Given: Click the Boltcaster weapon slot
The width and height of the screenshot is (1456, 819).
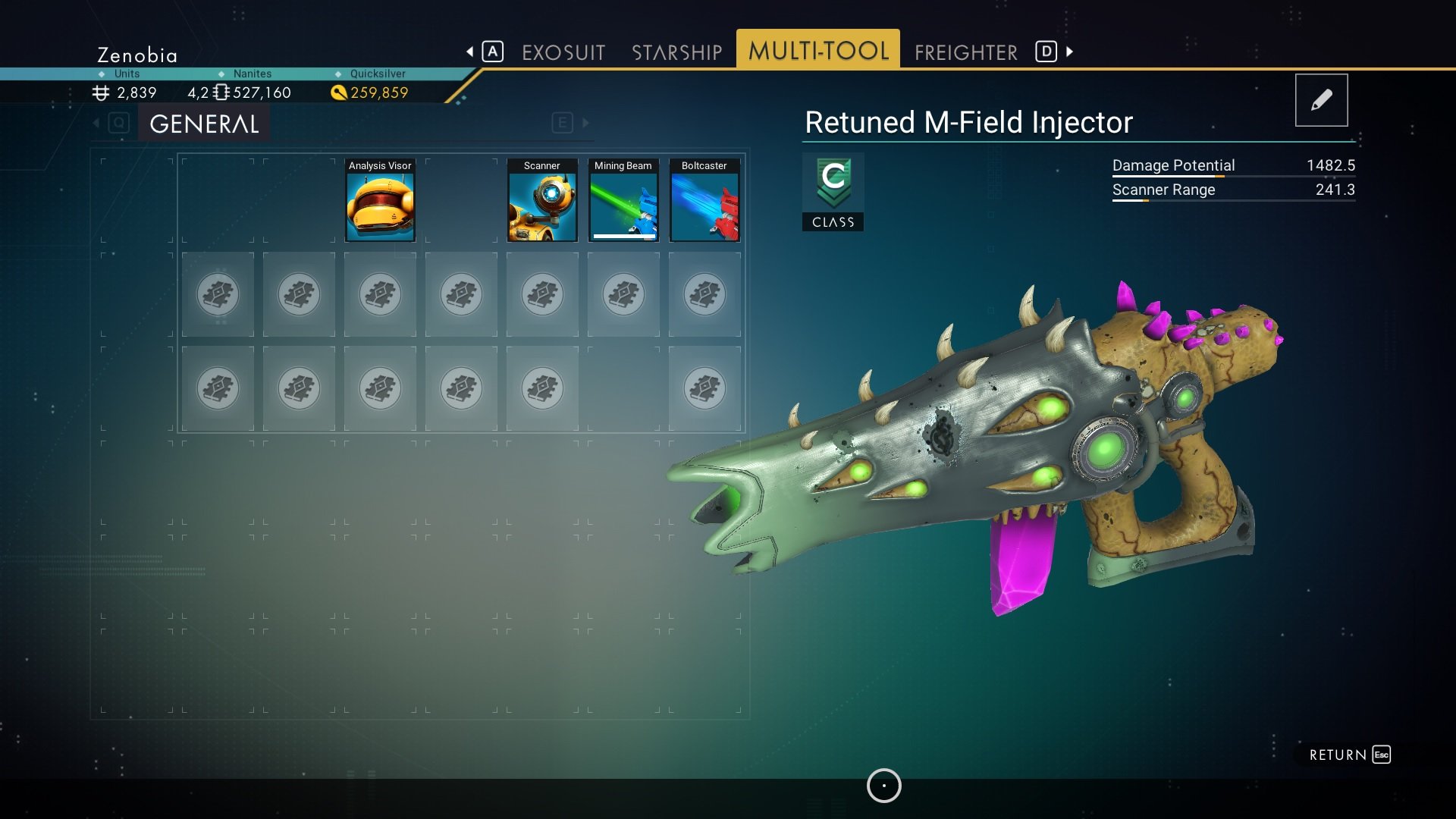Looking at the screenshot, I should pyautogui.click(x=704, y=201).
